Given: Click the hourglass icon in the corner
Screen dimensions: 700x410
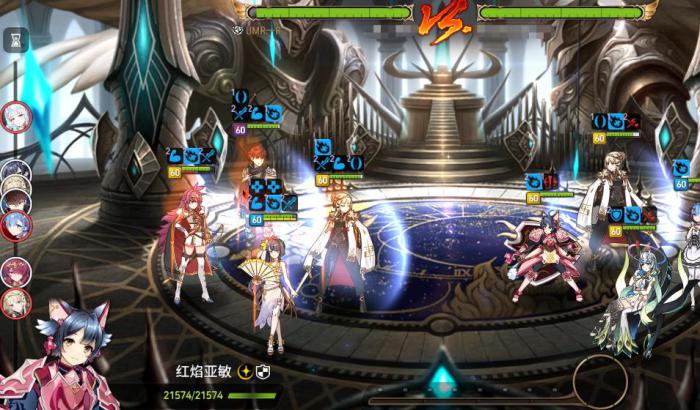Looking at the screenshot, I should point(16,39).
